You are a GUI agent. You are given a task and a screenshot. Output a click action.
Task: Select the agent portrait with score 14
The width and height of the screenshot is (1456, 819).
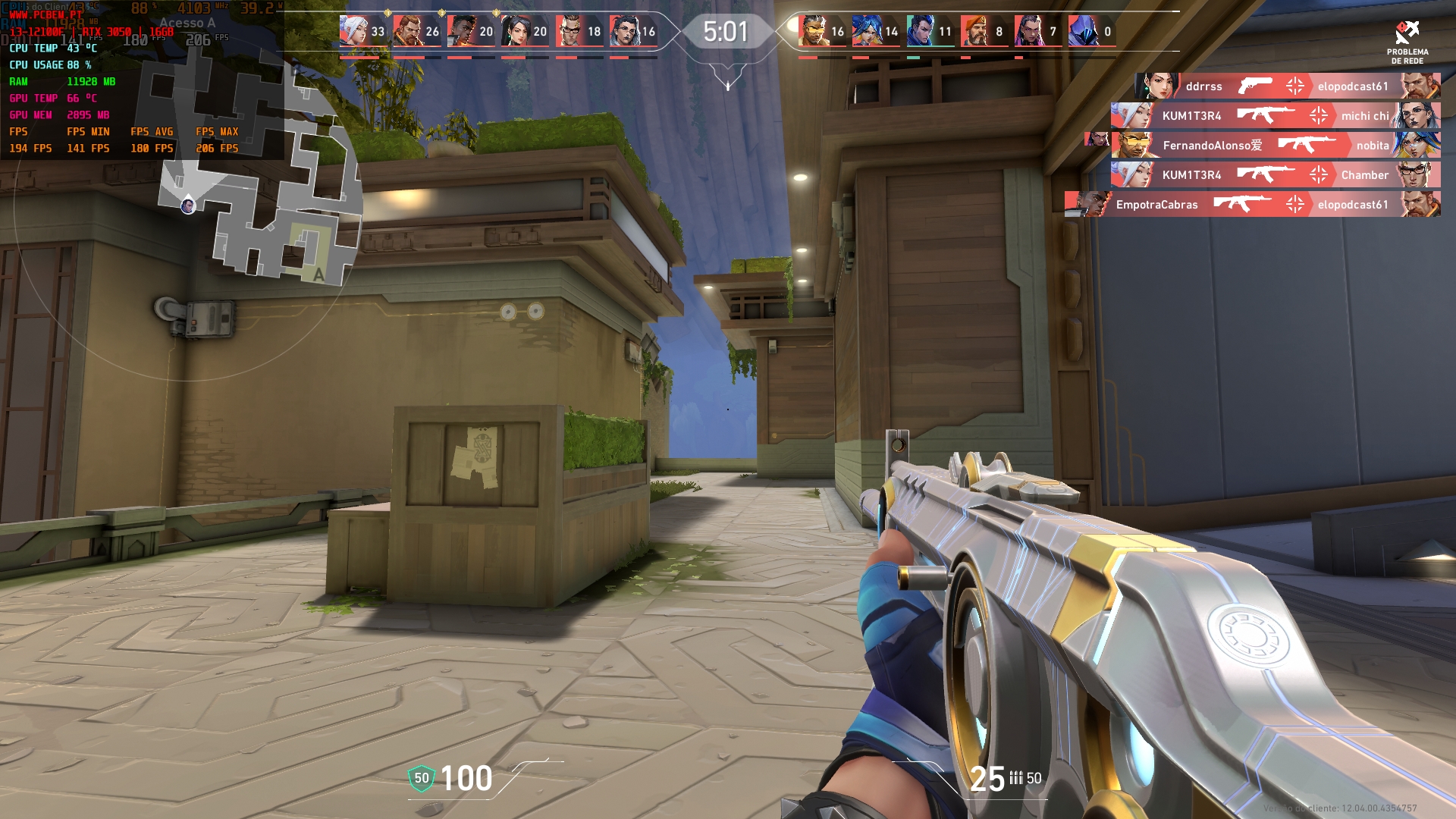(x=865, y=31)
